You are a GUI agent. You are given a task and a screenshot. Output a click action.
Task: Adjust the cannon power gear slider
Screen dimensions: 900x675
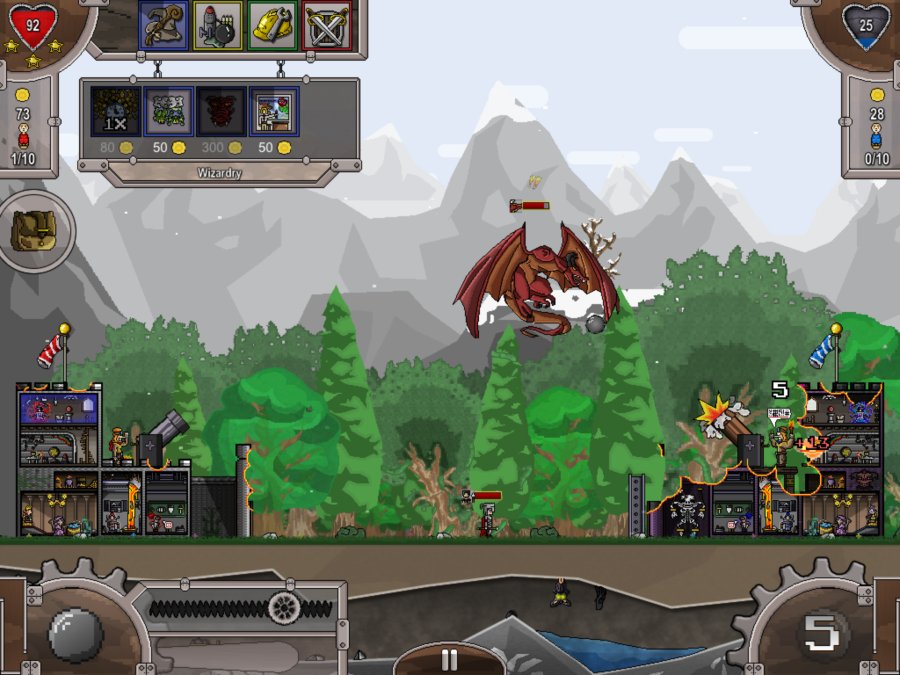pyautogui.click(x=285, y=607)
